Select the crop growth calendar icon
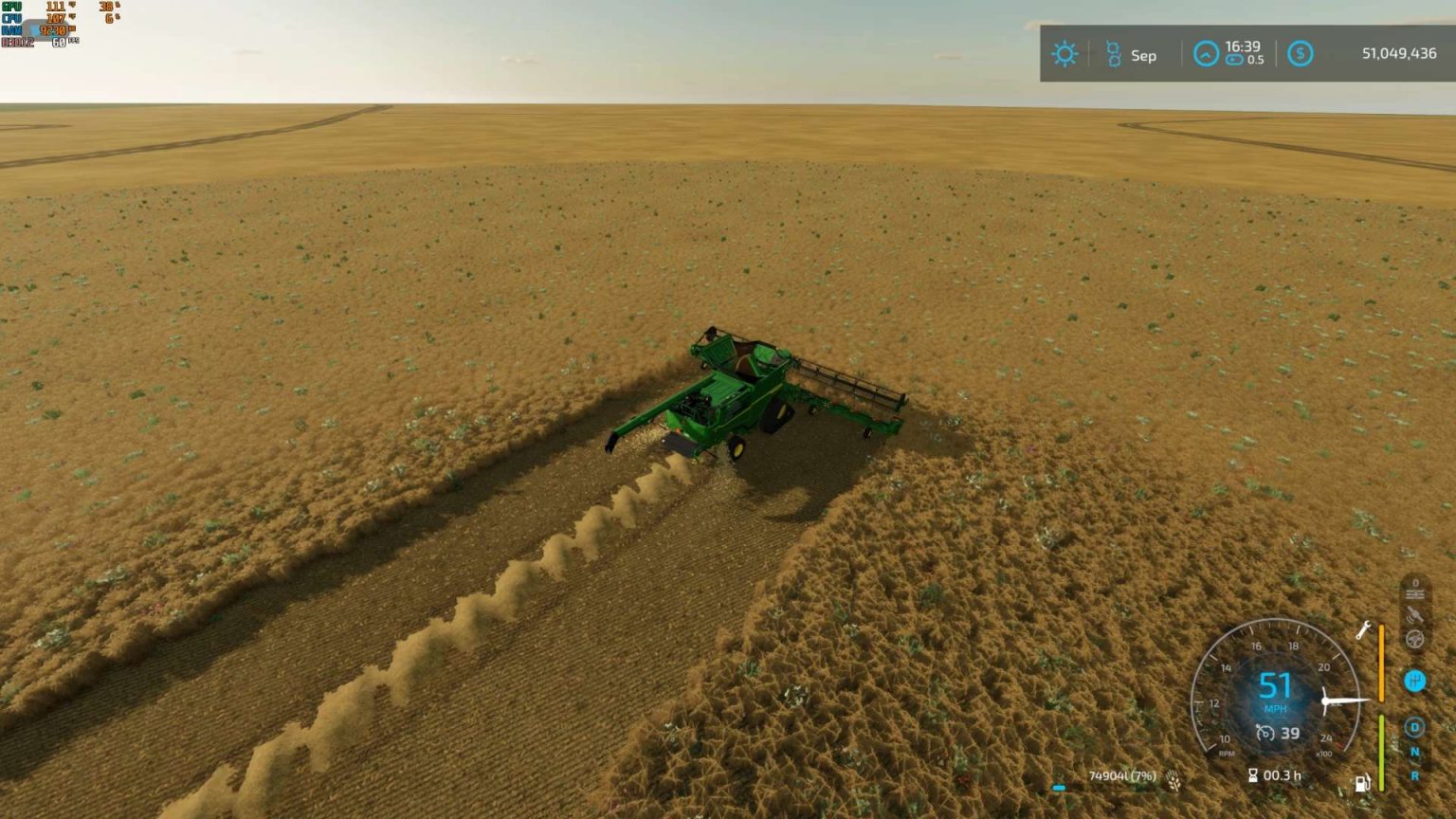 tap(1113, 54)
